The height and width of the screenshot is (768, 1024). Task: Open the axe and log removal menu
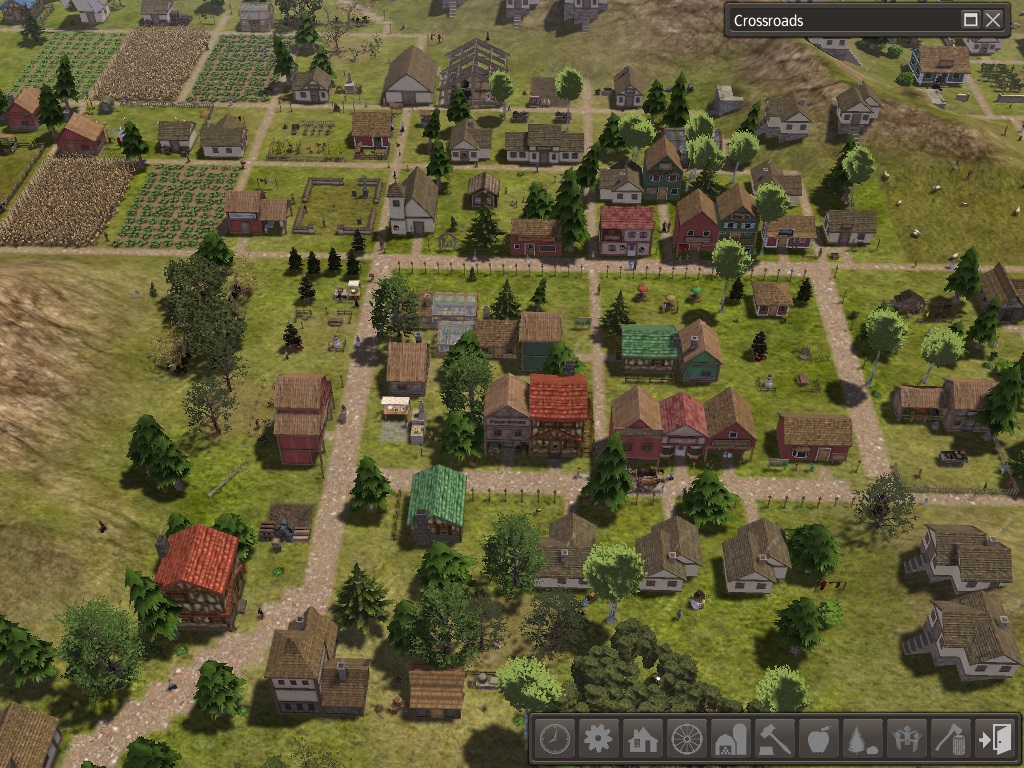tap(950, 740)
